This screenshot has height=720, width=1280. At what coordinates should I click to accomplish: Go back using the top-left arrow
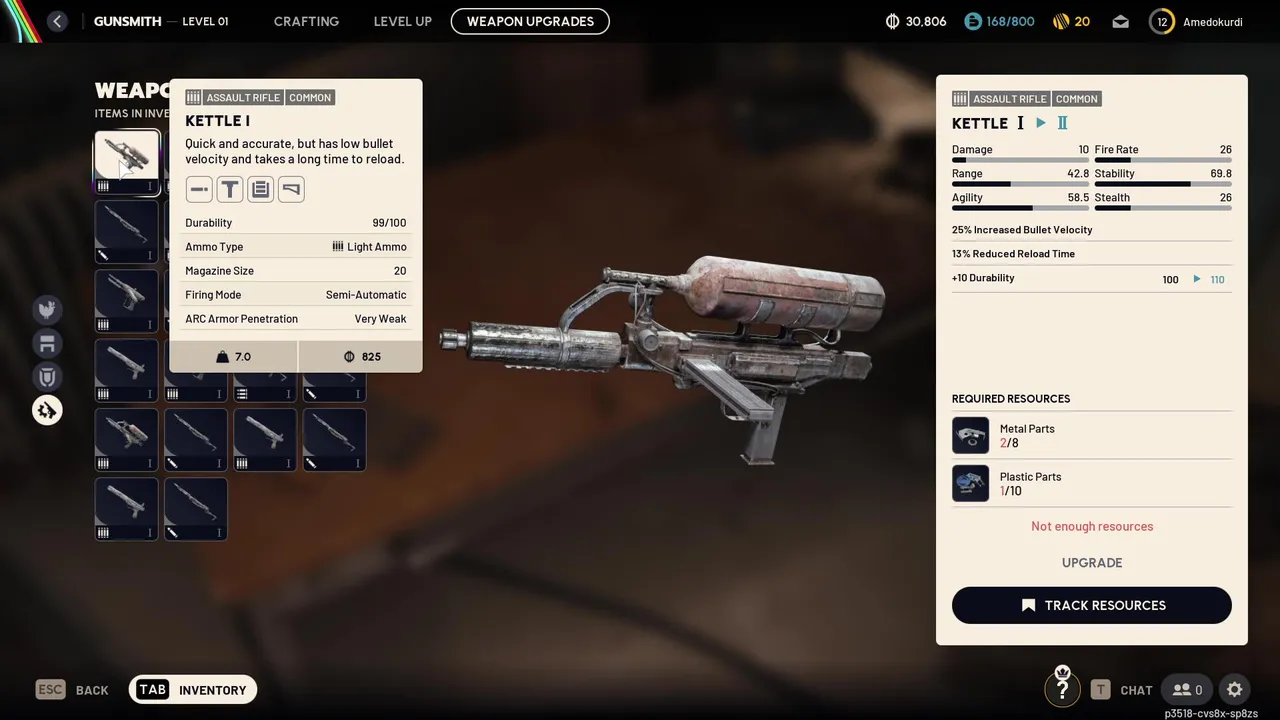pos(57,21)
